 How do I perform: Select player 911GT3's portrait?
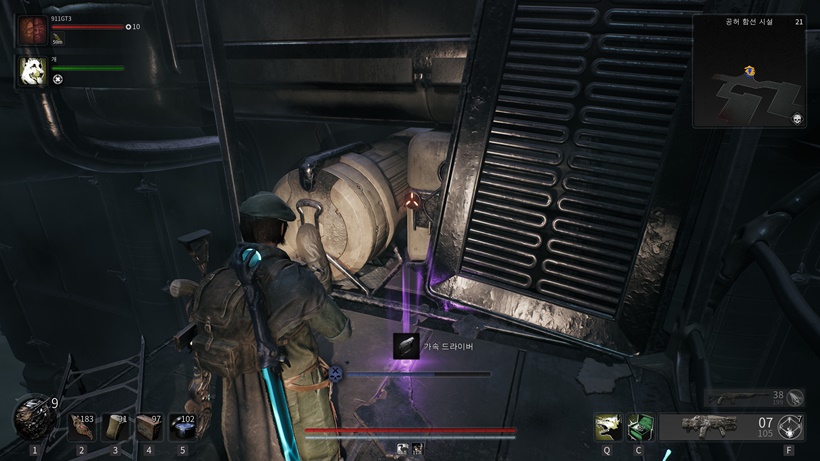[33, 29]
